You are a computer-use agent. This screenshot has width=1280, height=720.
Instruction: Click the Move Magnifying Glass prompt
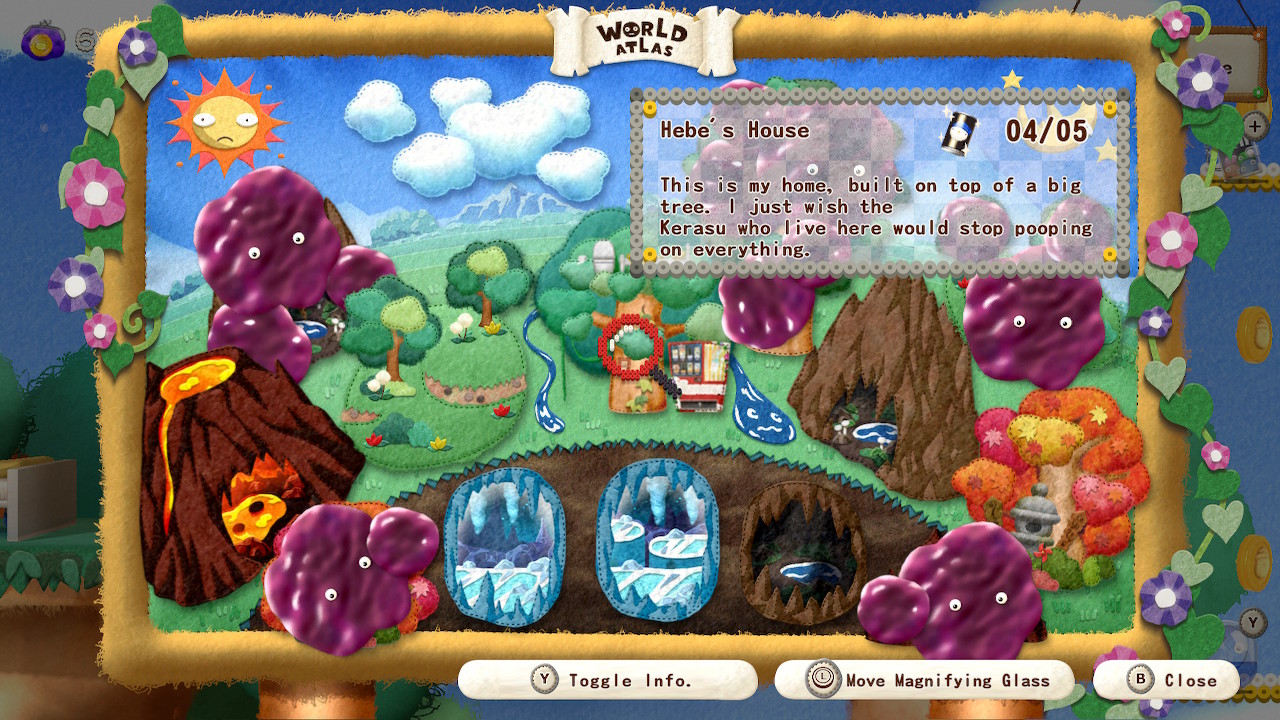[925, 679]
